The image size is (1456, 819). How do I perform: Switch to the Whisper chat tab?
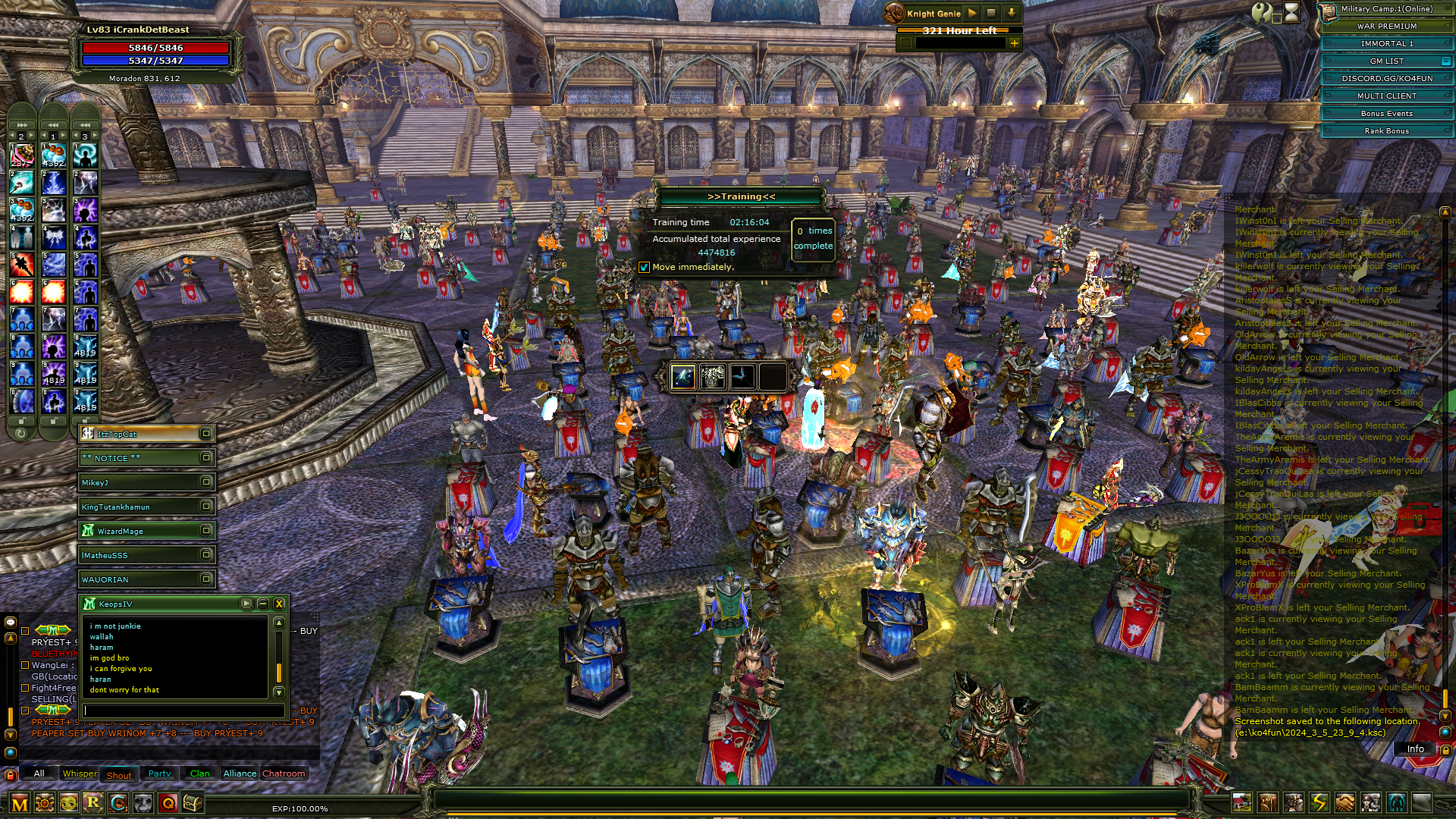[80, 773]
